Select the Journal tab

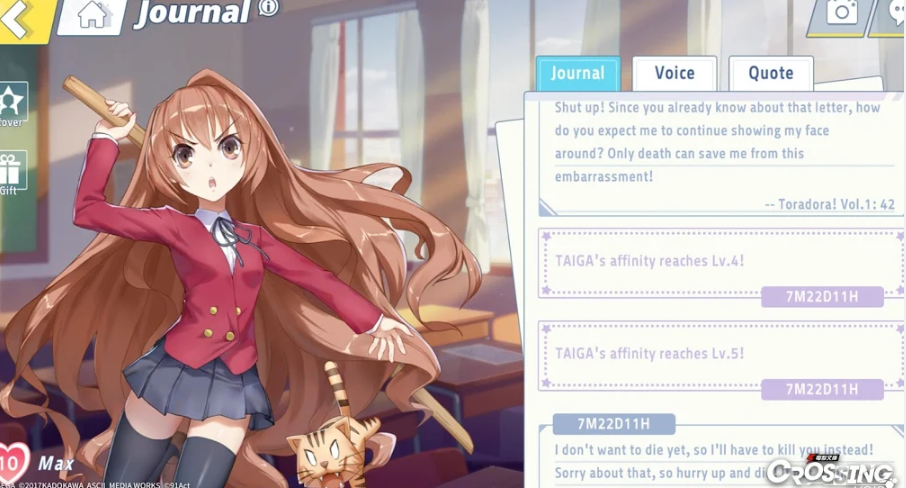pyautogui.click(x=578, y=73)
